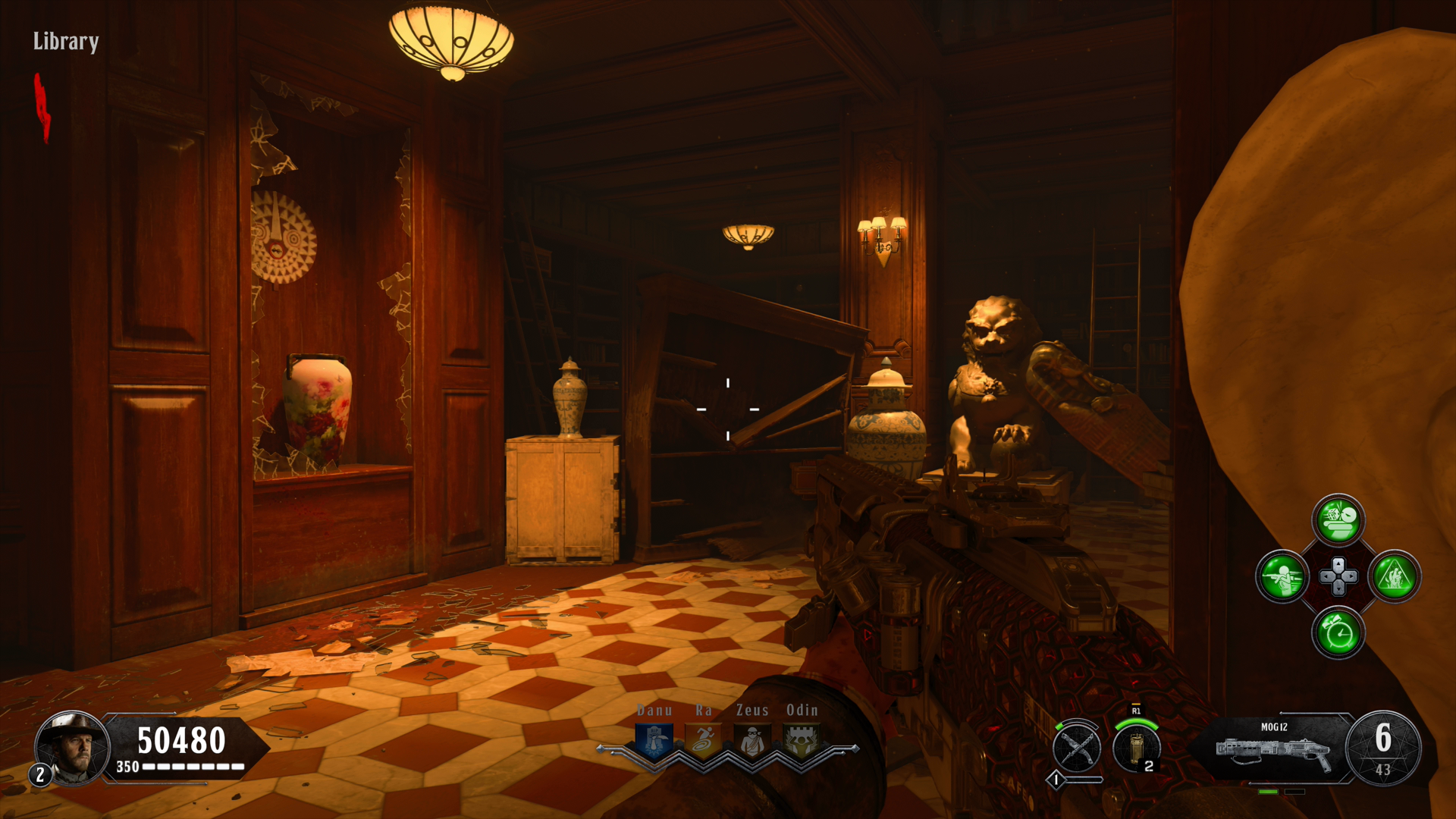This screenshot has width=1456, height=819.
Task: Select the grenade equipment icon
Action: (x=1136, y=748)
